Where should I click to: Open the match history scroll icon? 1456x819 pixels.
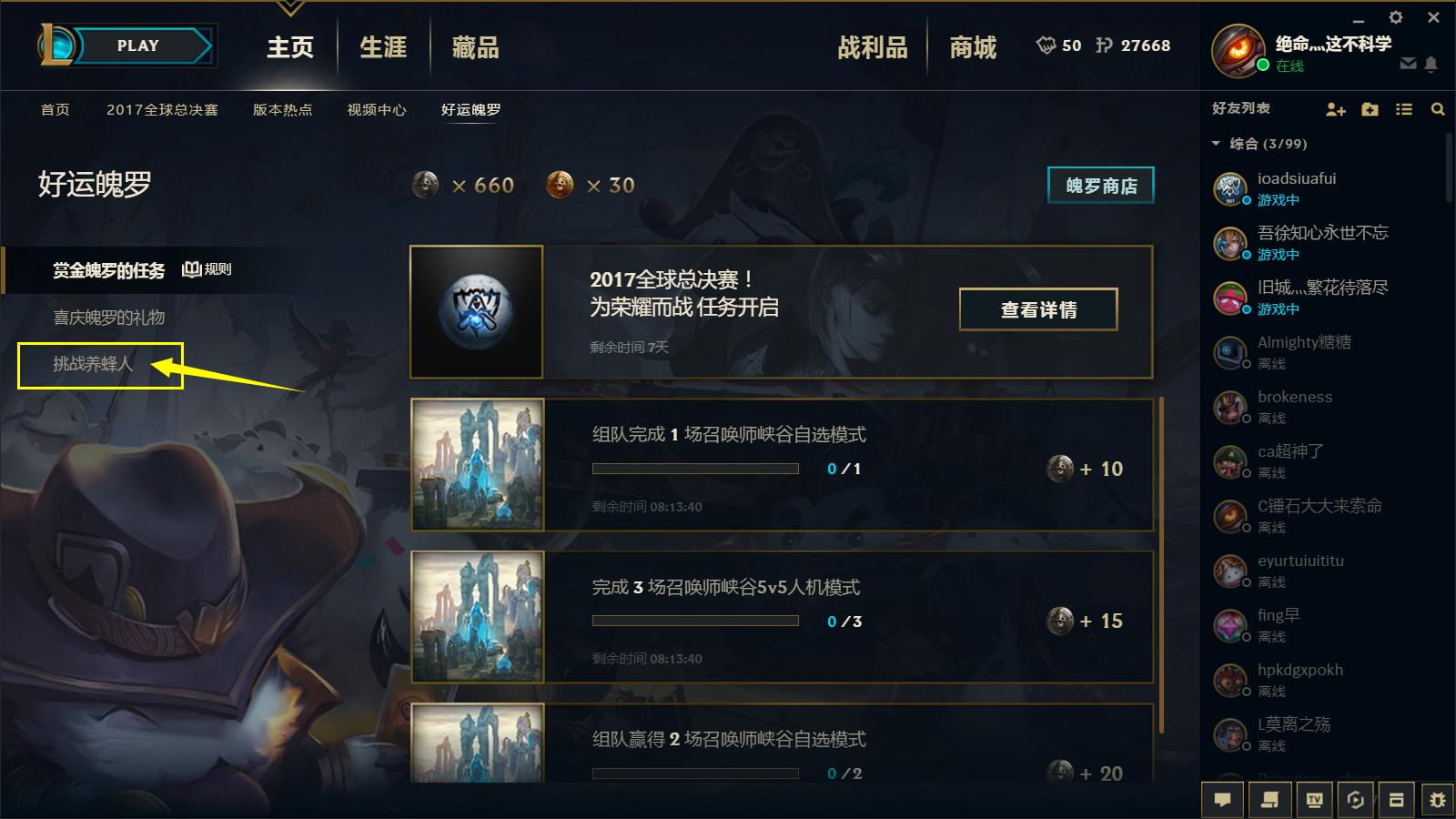pyautogui.click(x=1267, y=799)
